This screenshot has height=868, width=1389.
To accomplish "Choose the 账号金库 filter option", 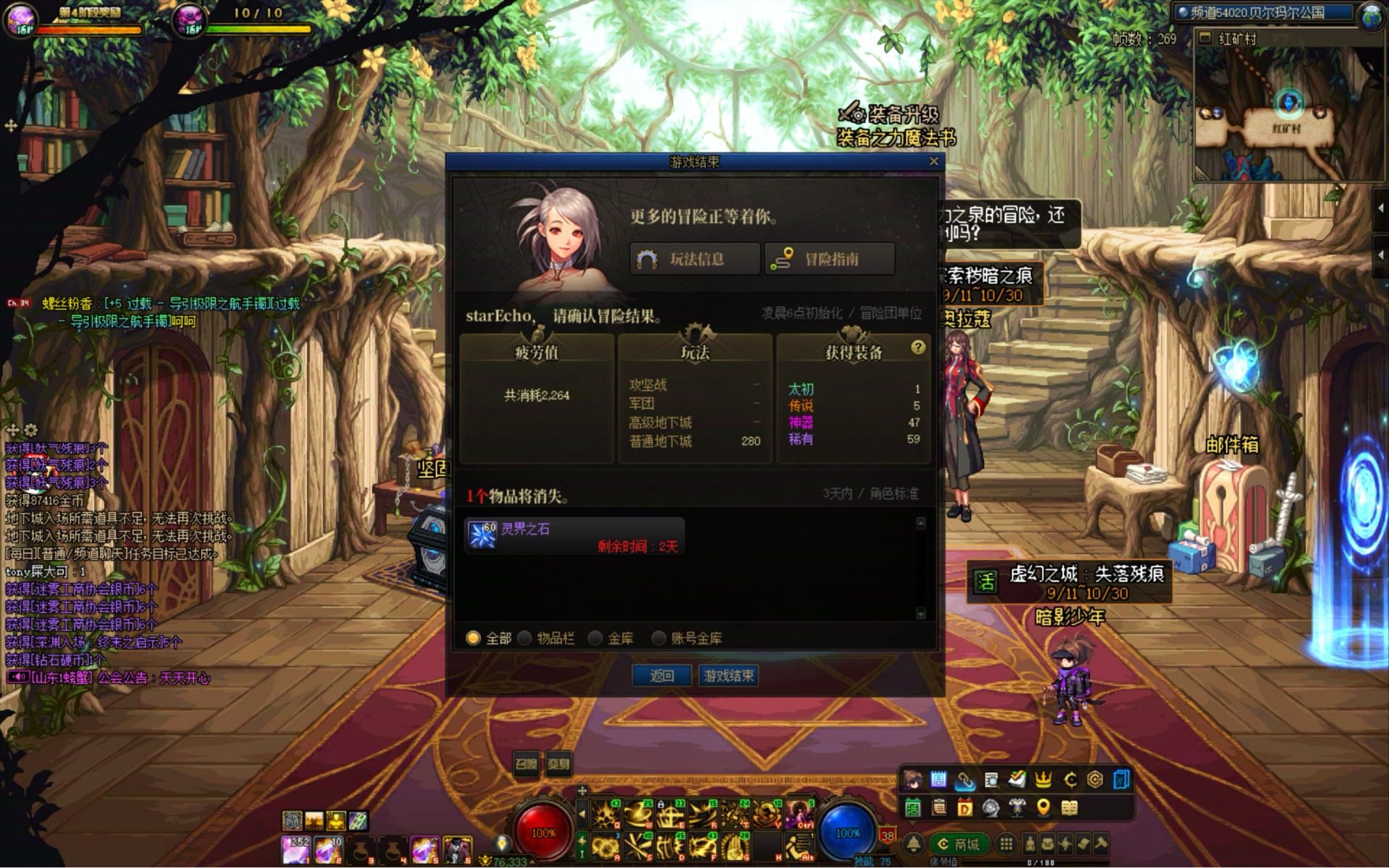I will pyautogui.click(x=658, y=638).
